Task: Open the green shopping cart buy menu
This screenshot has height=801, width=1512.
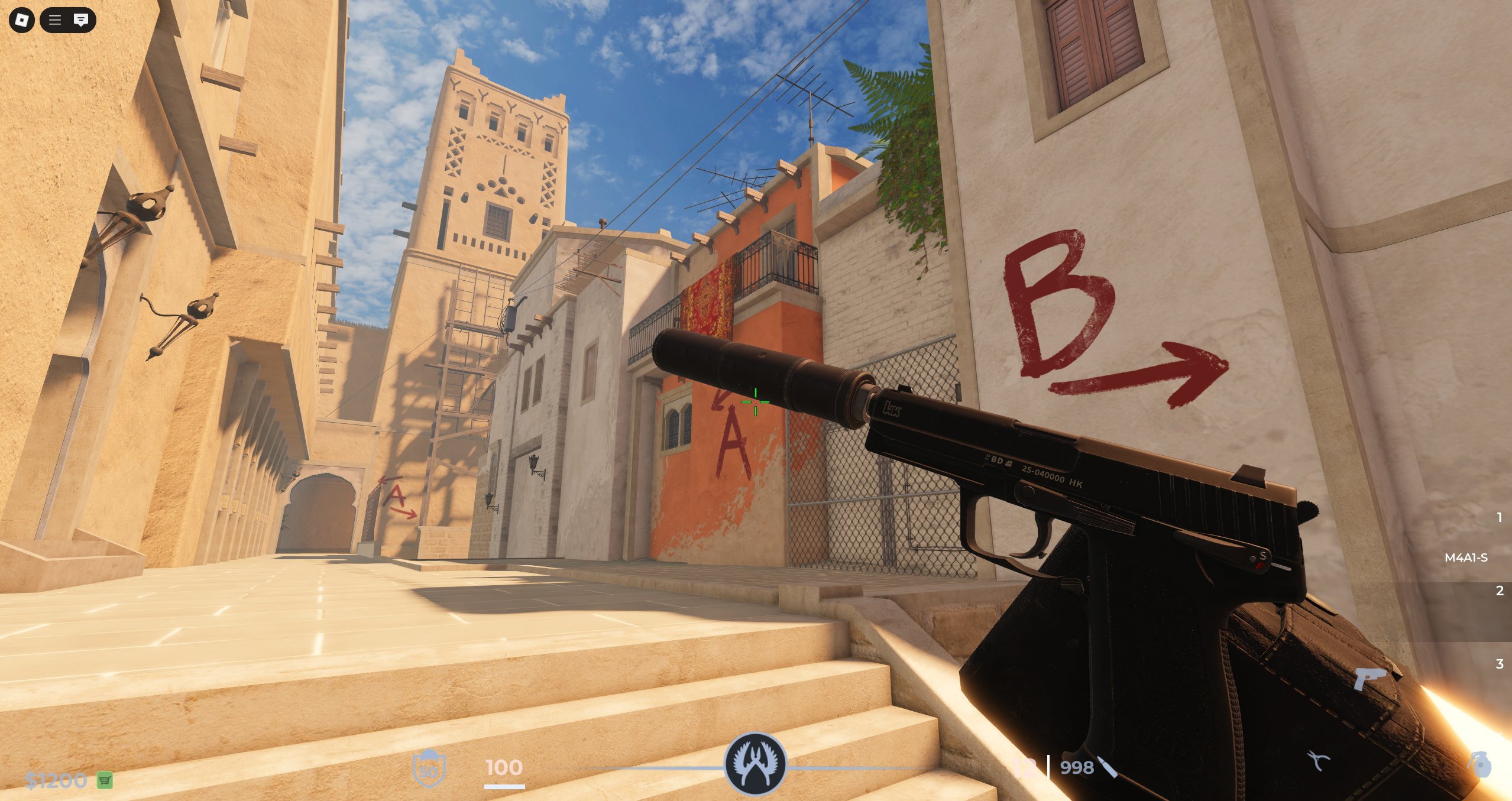Action: [105, 780]
